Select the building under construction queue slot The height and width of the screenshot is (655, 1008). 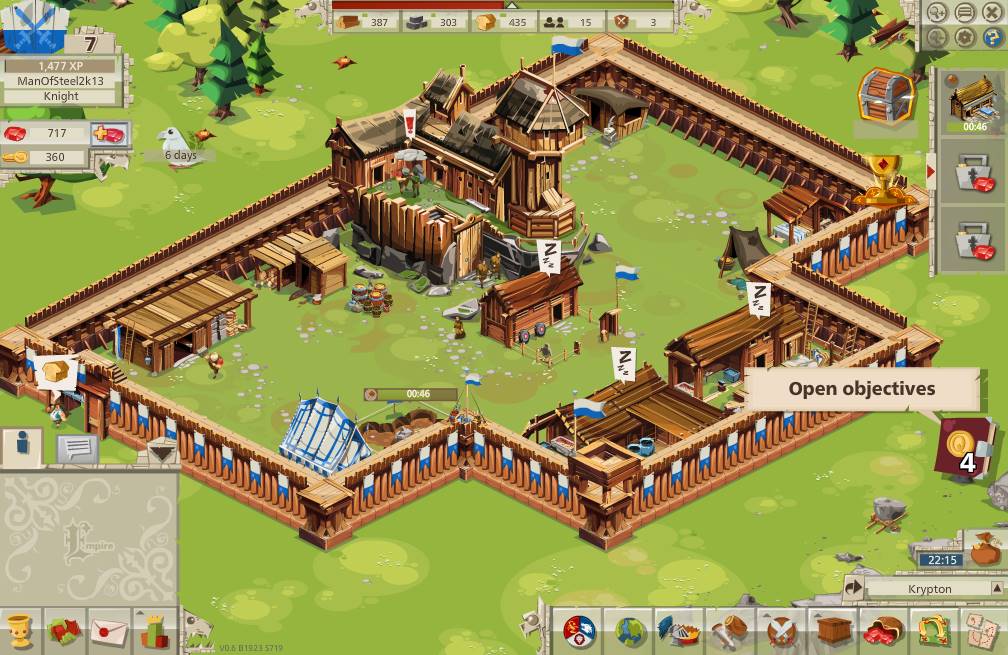(973, 101)
